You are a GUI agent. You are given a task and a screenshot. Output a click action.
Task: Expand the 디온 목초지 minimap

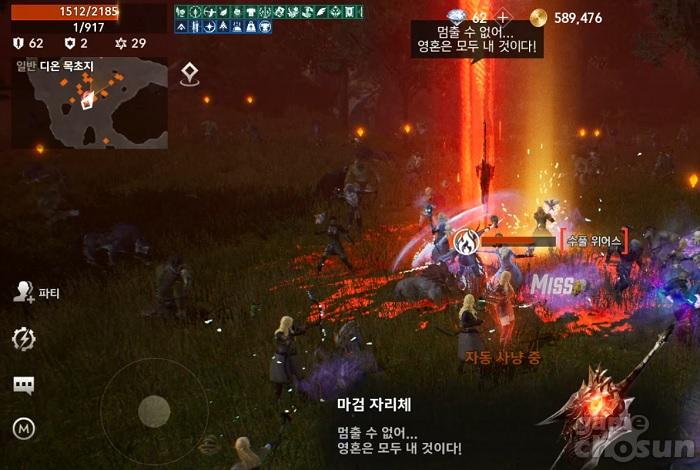pyautogui.click(x=90, y=103)
